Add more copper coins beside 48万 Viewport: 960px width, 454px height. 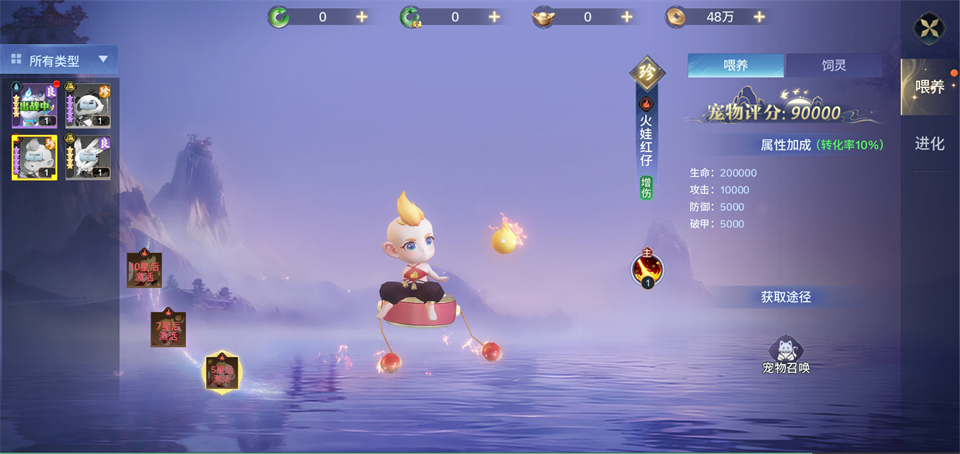coord(759,17)
